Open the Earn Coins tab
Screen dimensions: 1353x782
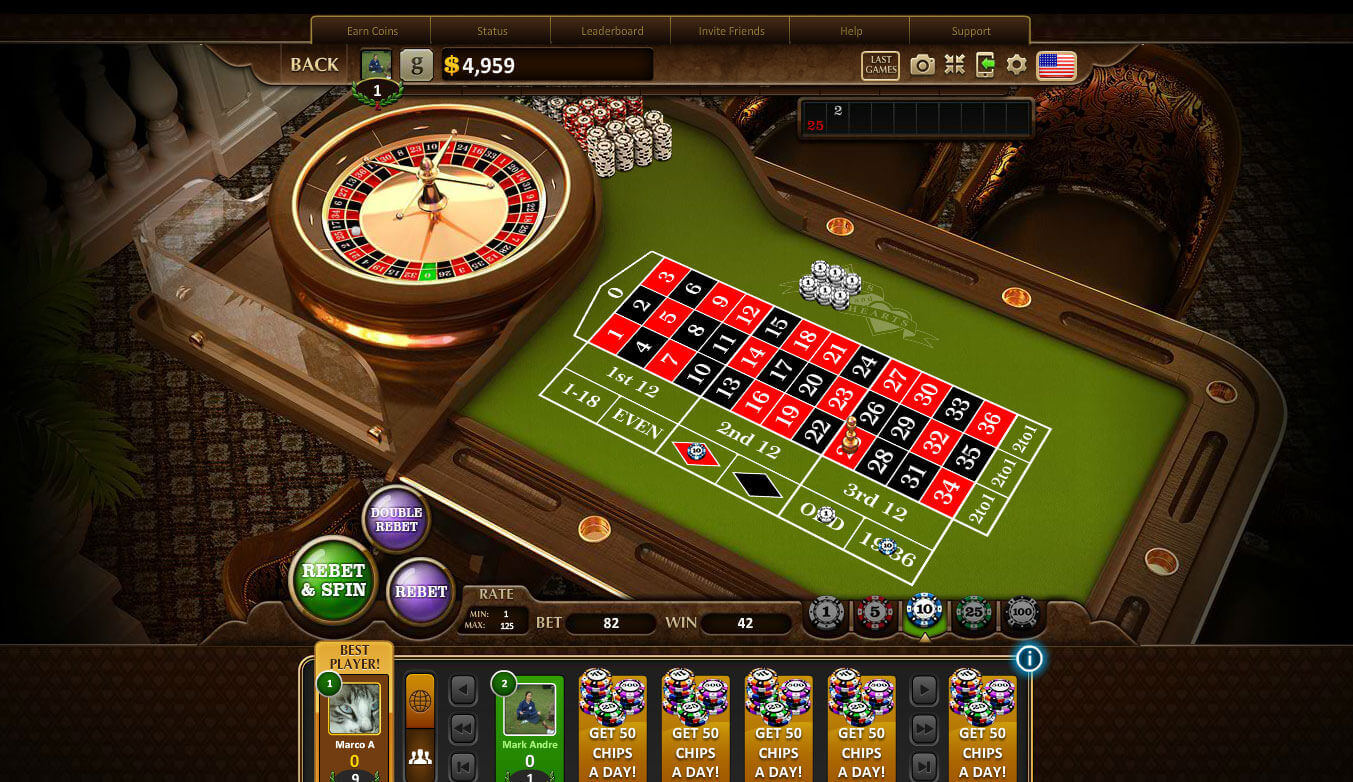coord(372,31)
